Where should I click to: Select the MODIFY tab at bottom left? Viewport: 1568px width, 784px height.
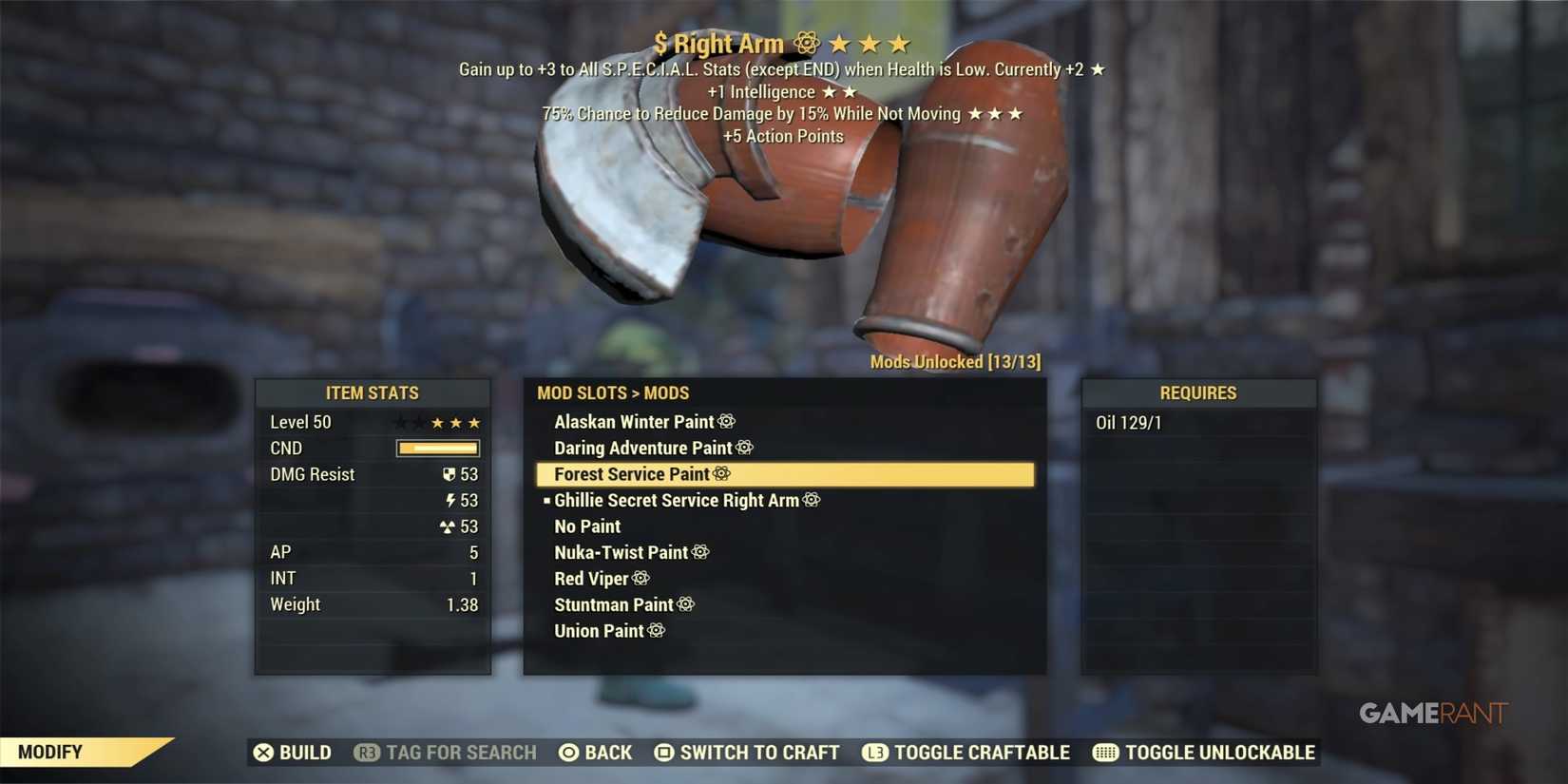(52, 751)
